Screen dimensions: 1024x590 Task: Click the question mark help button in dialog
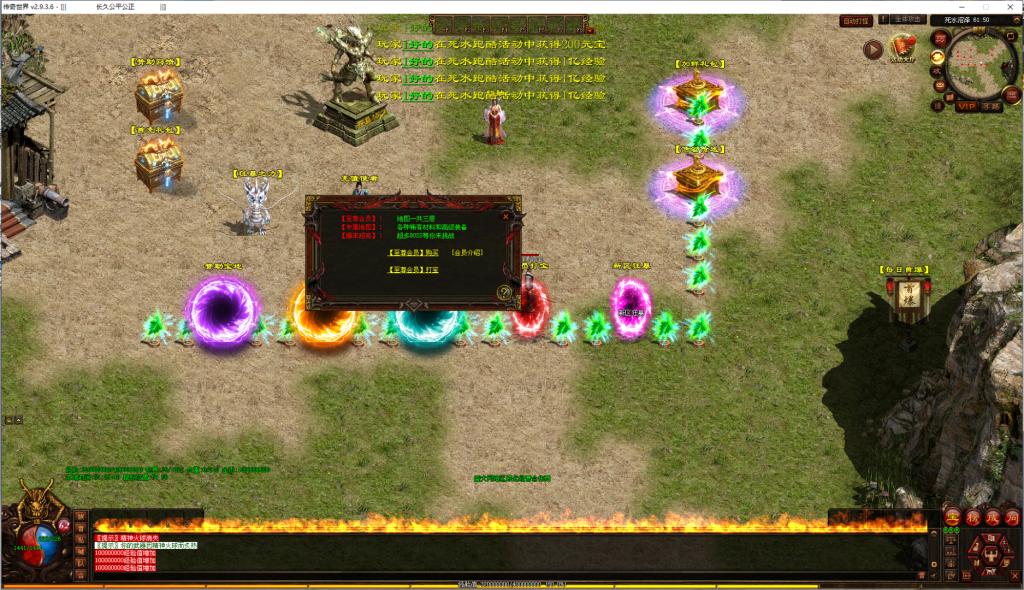point(505,292)
